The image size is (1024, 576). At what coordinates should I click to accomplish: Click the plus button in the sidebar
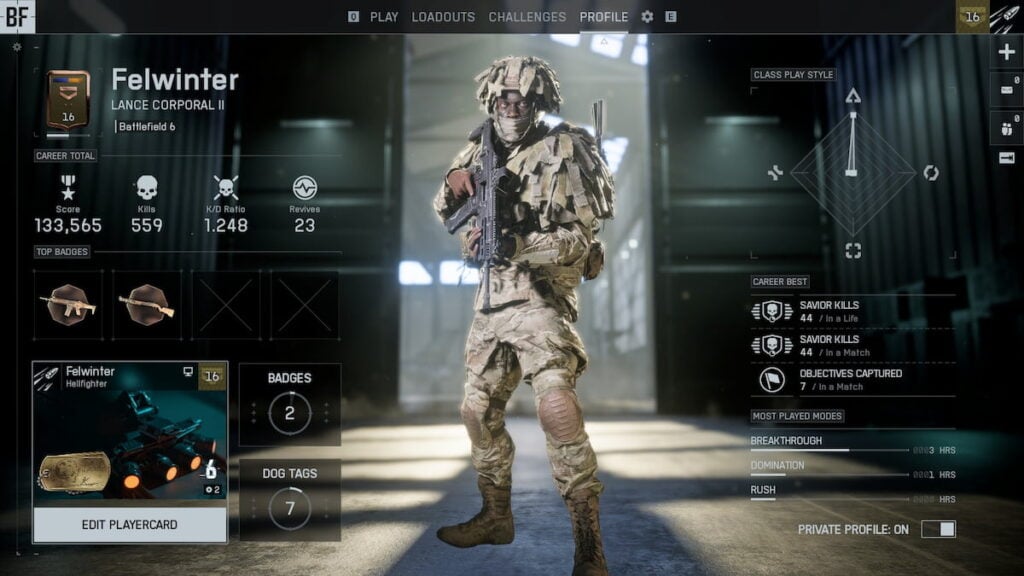click(1006, 52)
